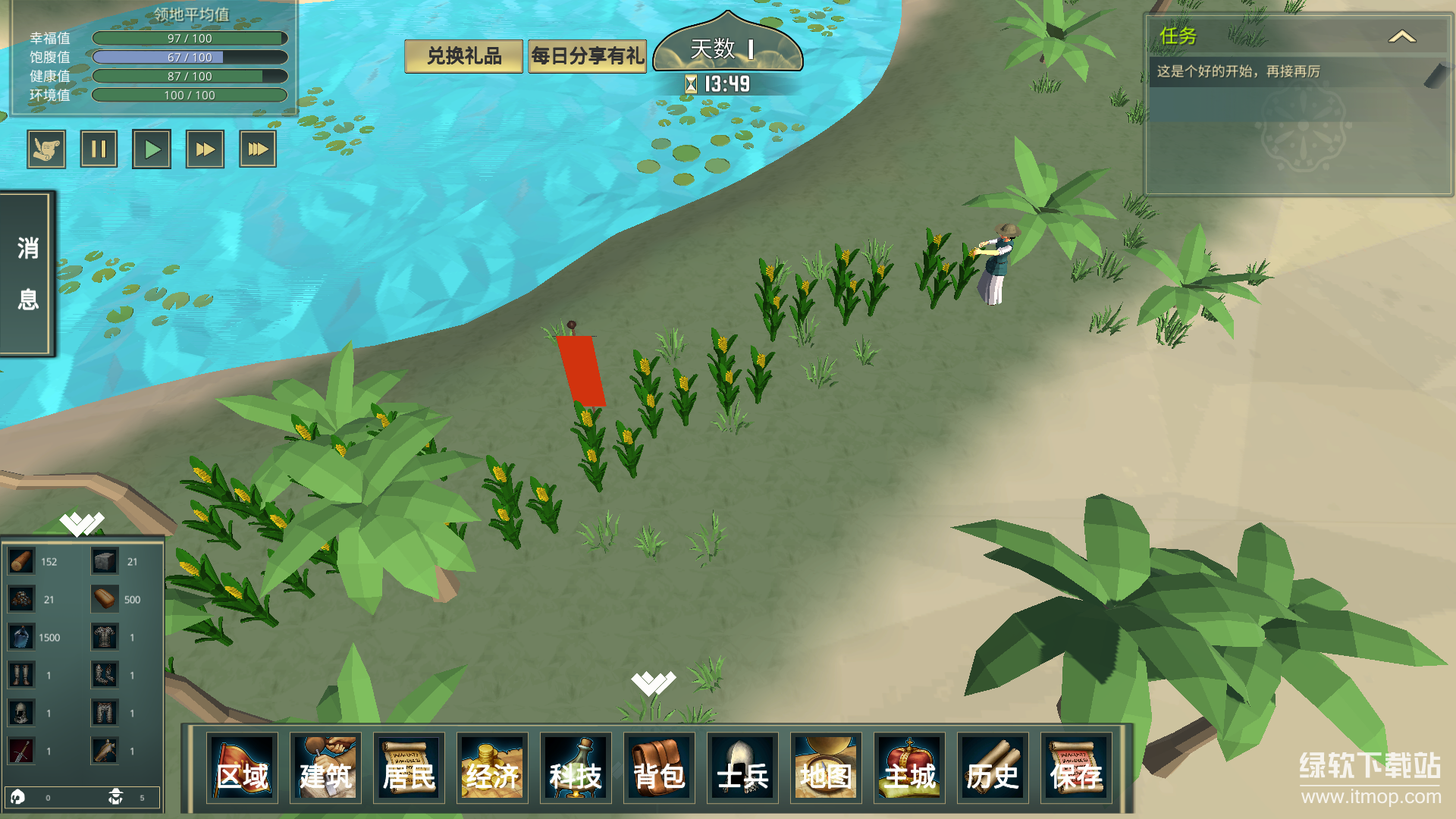The image size is (1456, 819).
Task: Open 每日分享有礼 daily share reward
Action: tap(587, 56)
